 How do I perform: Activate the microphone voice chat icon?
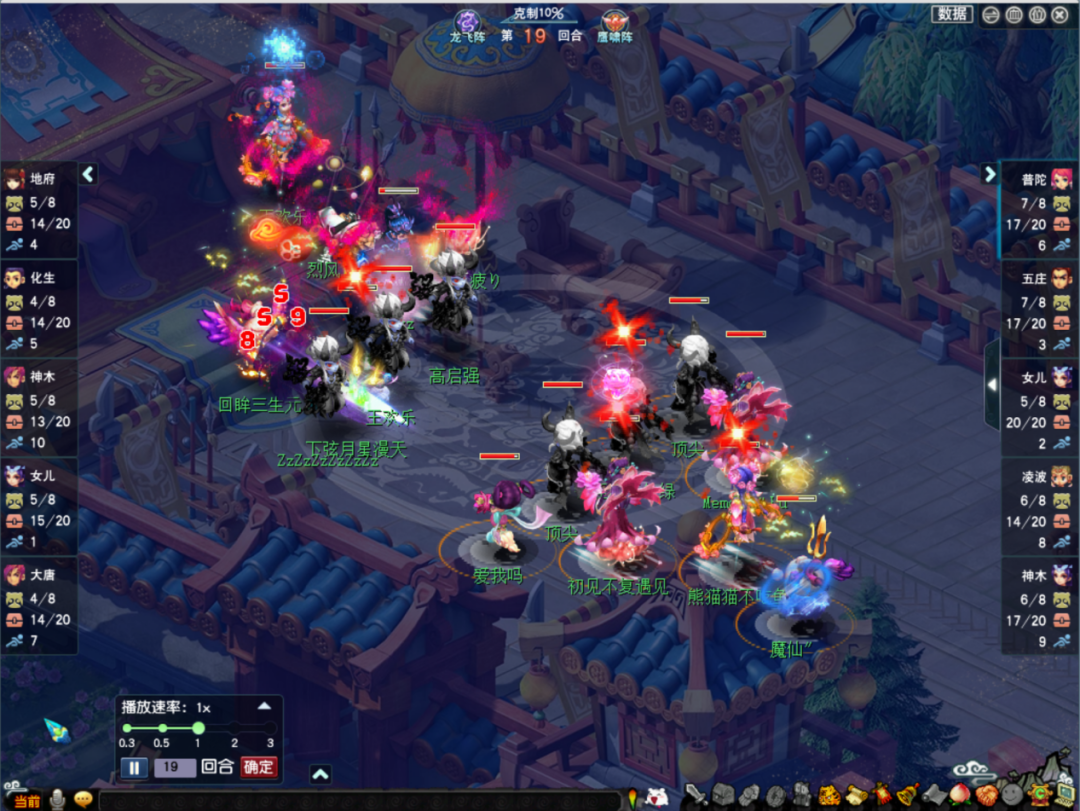58,799
